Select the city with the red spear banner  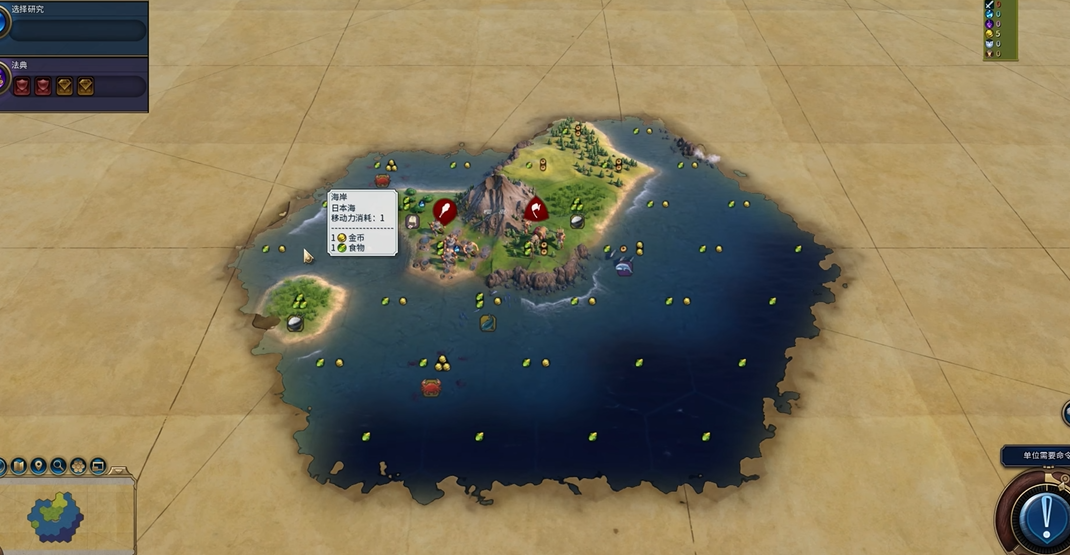pyautogui.click(x=444, y=211)
